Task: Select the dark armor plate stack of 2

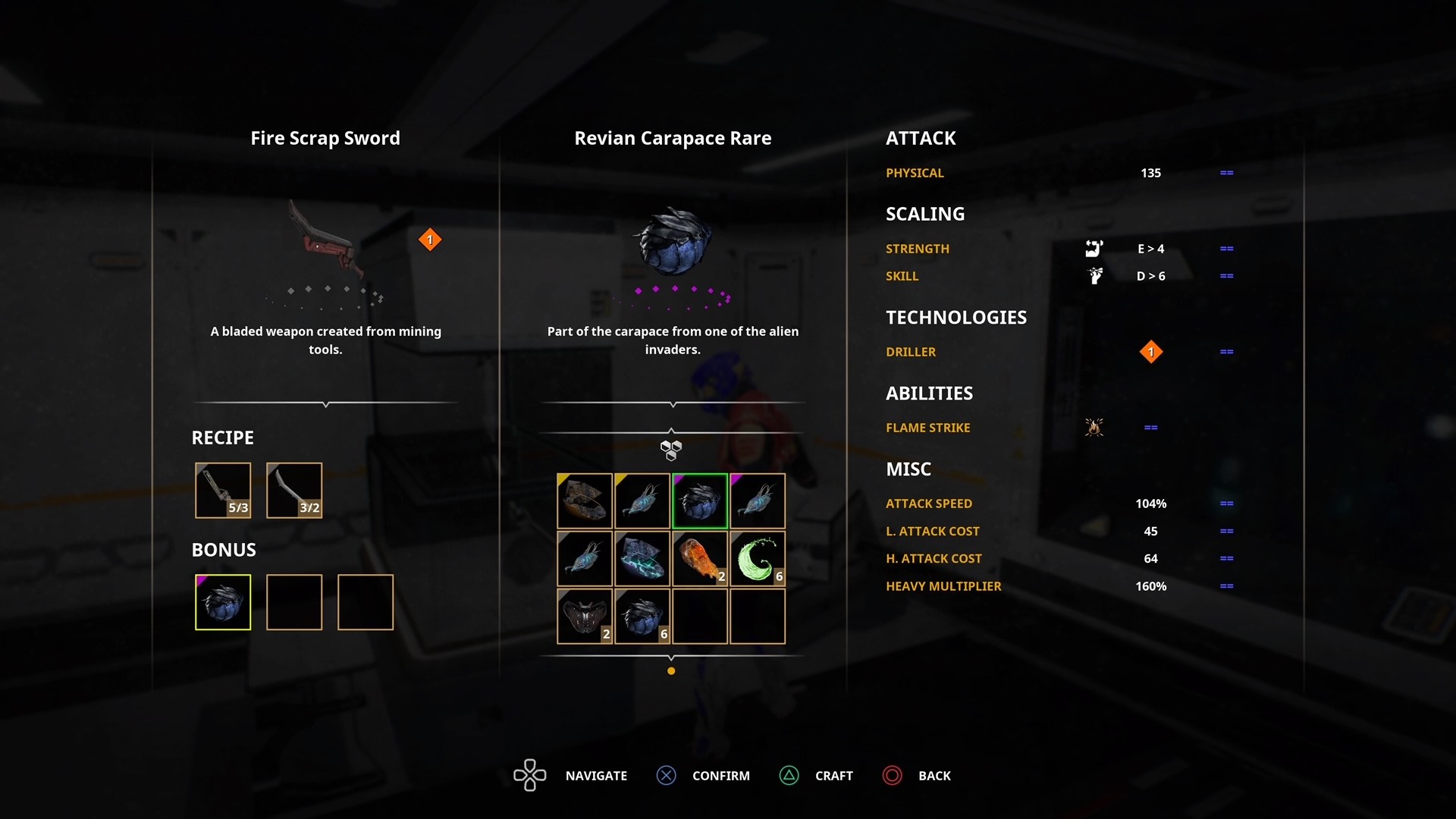Action: point(585,617)
